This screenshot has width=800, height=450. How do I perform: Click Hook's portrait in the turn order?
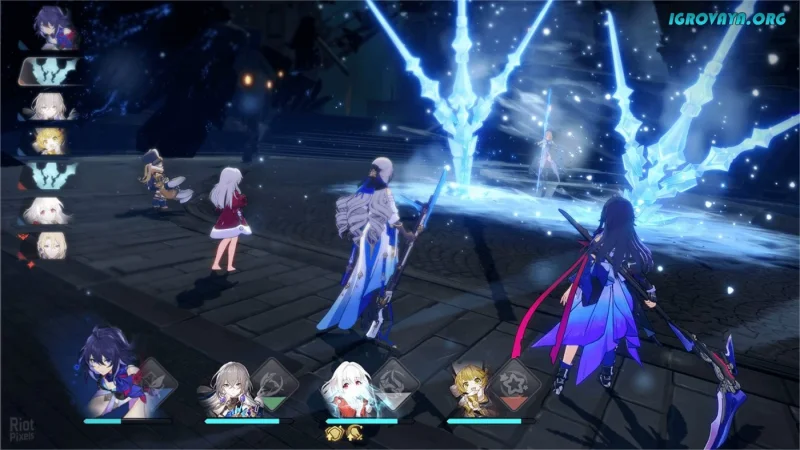(46, 139)
